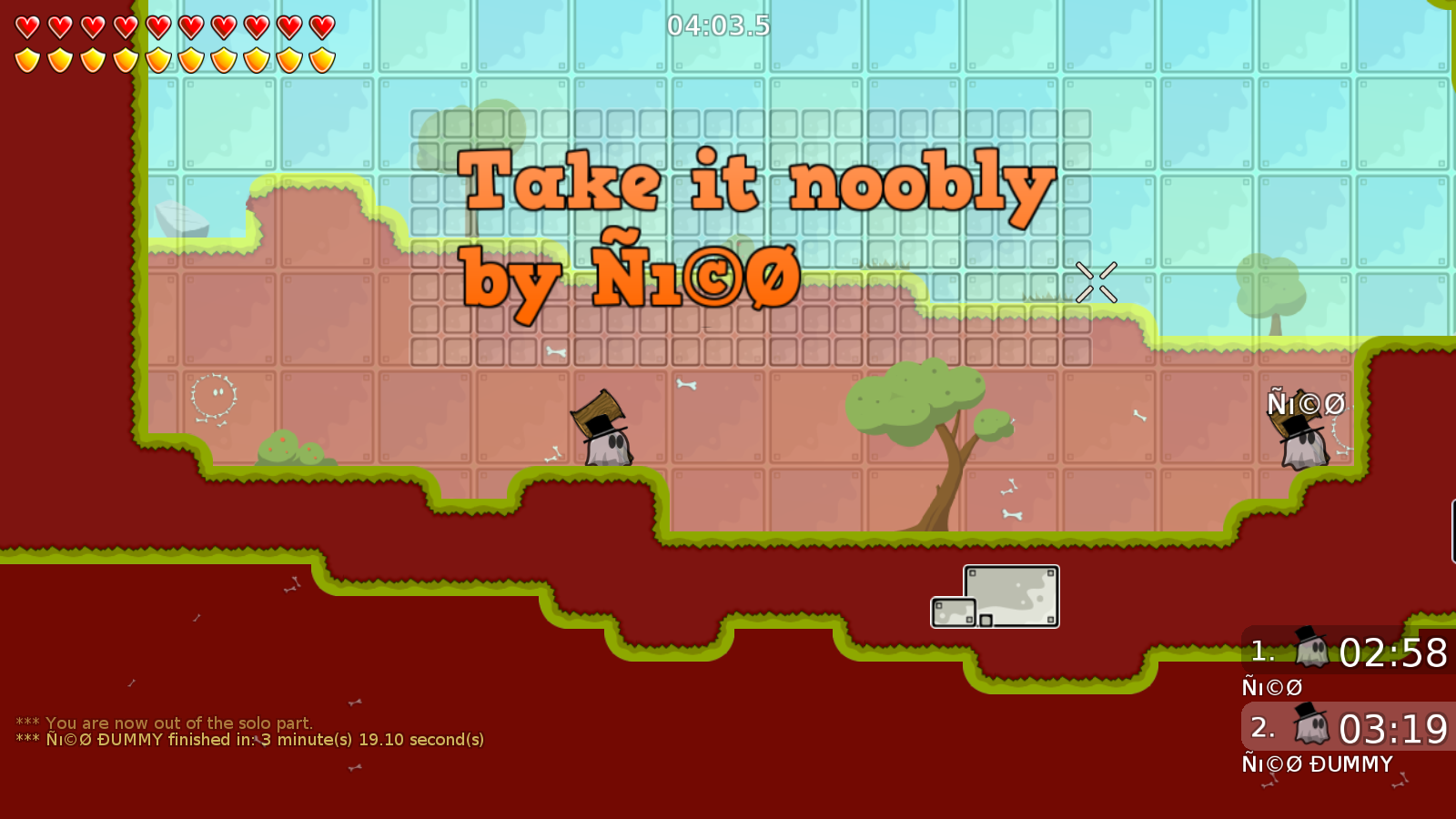Click the floating eyeball creature on the left
This screenshot has height=819, width=1456.
212,393
